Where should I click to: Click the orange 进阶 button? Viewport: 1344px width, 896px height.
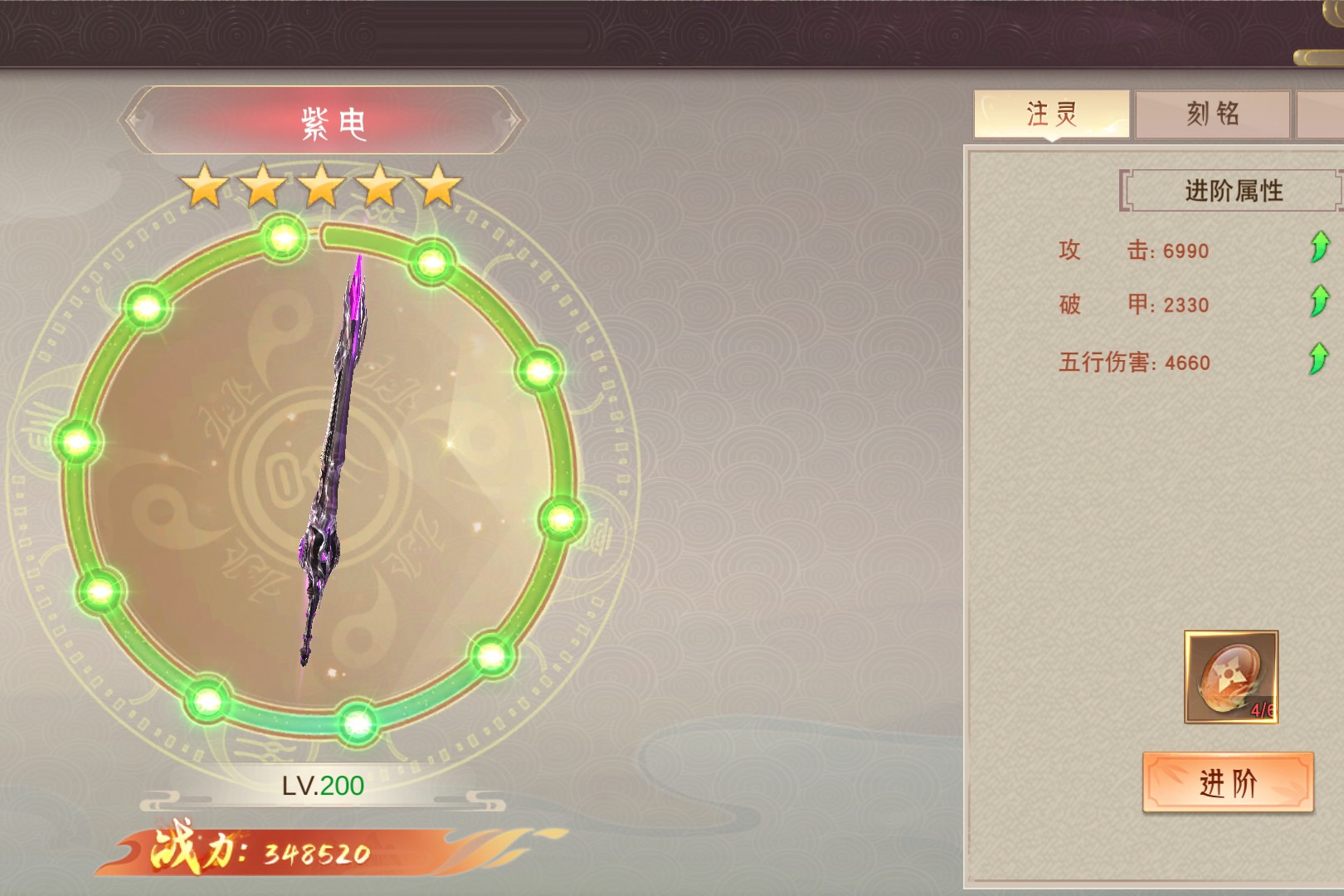tap(1228, 782)
